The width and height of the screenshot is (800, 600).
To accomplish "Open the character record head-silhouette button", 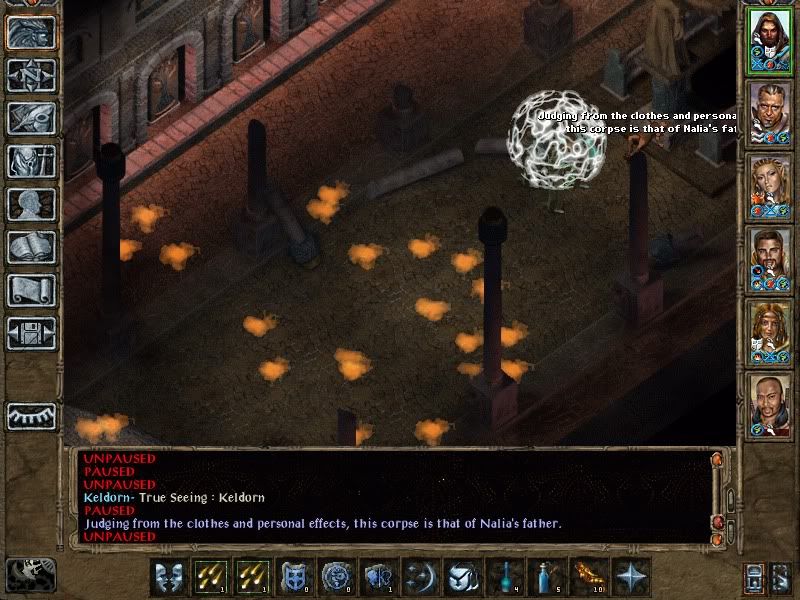I will pos(31,204).
